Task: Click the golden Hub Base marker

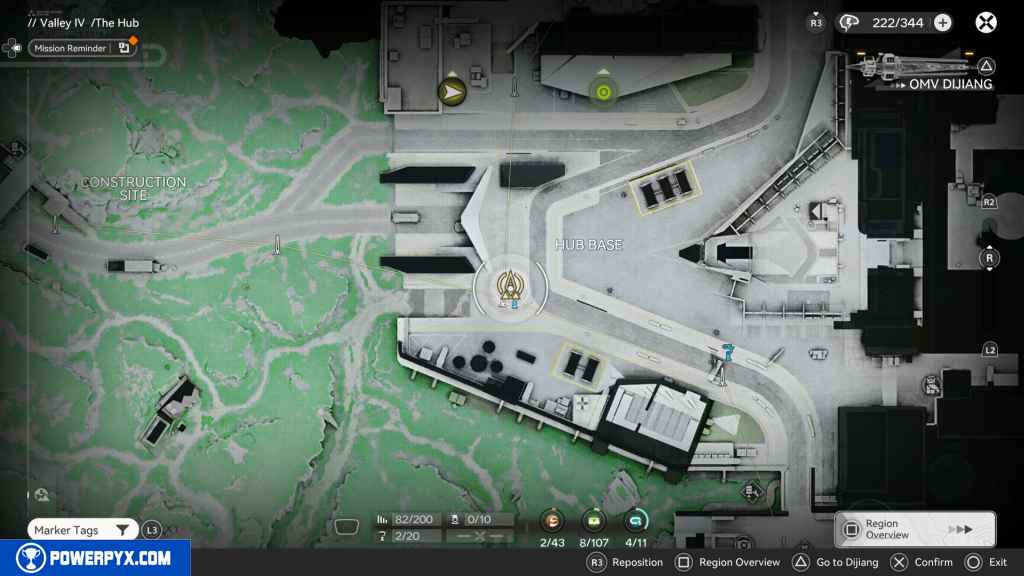Action: point(510,287)
